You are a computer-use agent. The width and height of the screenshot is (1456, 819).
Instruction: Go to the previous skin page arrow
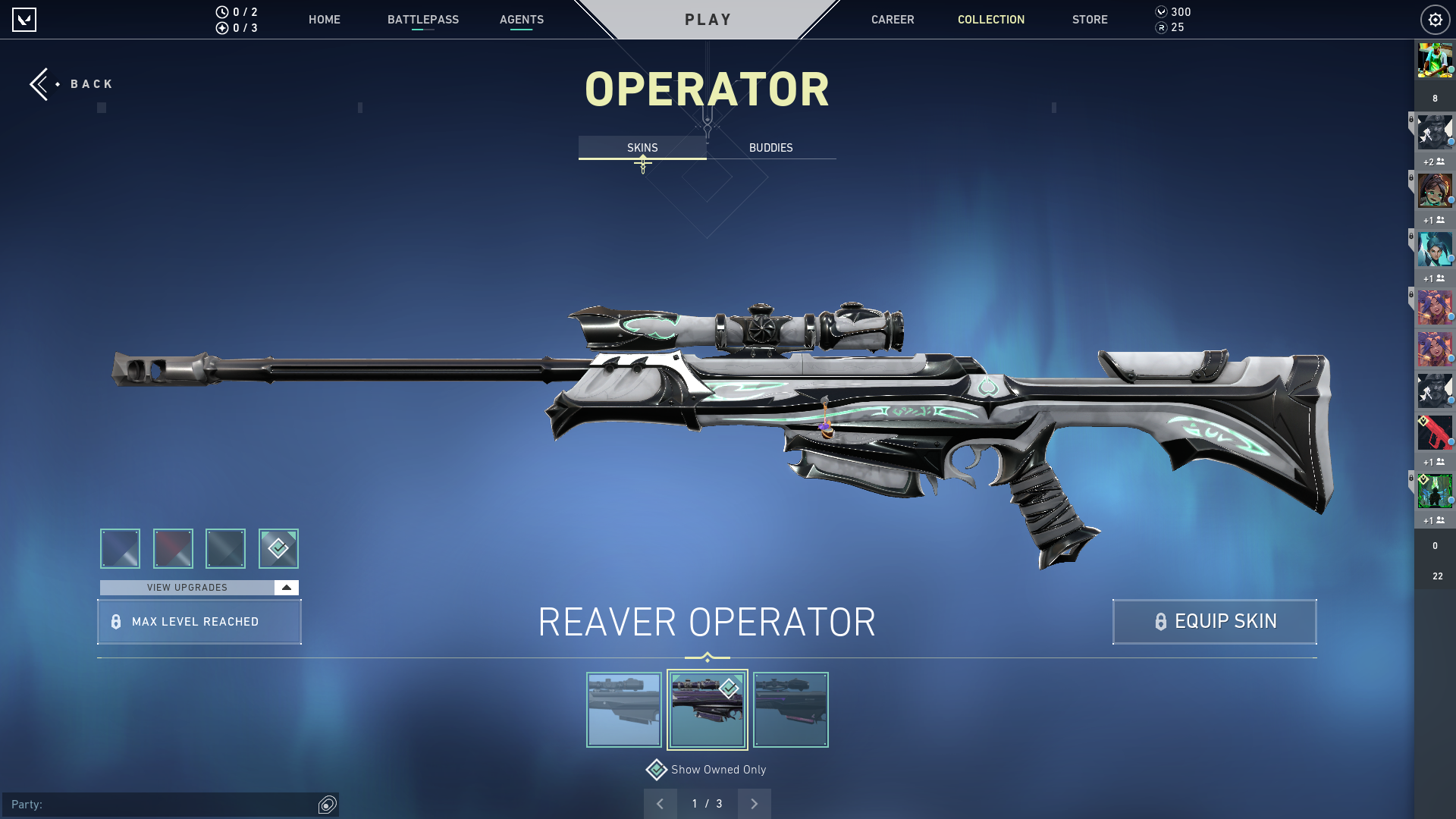660,804
